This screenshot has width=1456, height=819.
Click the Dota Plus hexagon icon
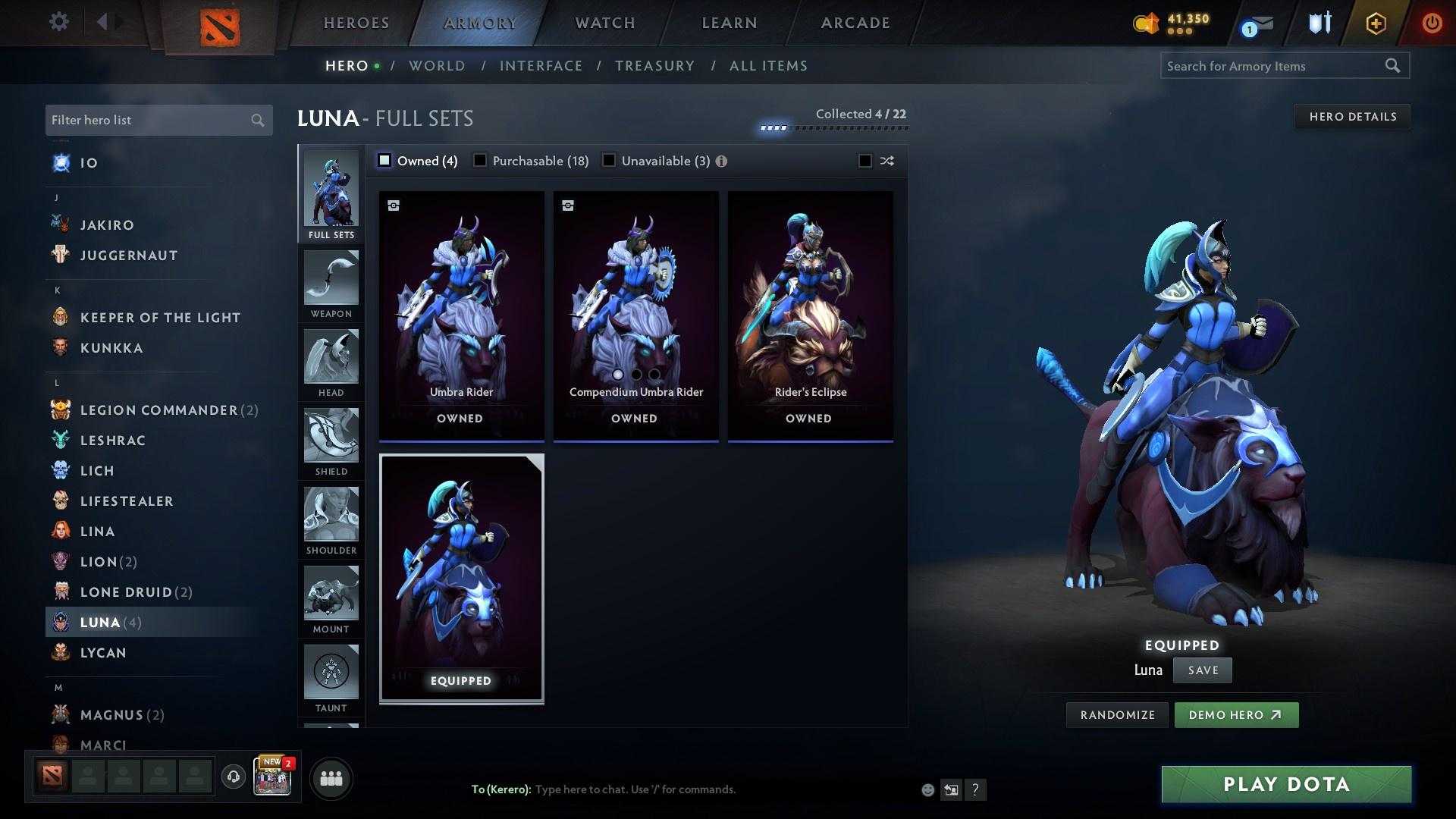[1375, 23]
